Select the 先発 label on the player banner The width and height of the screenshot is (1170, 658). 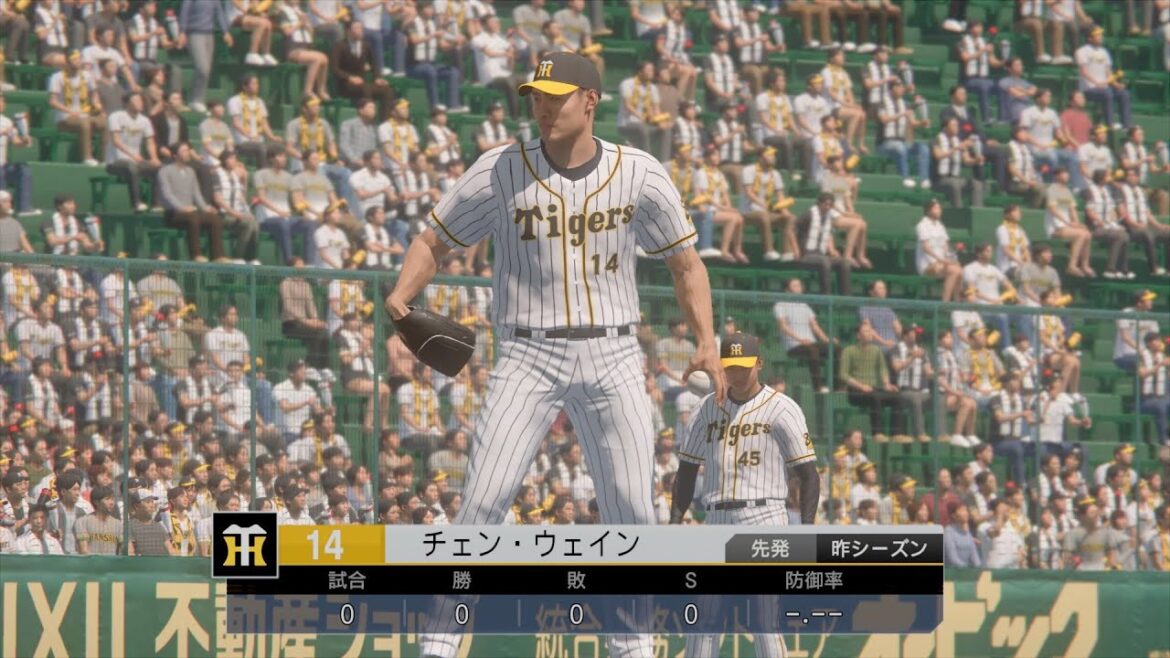pyautogui.click(x=770, y=547)
